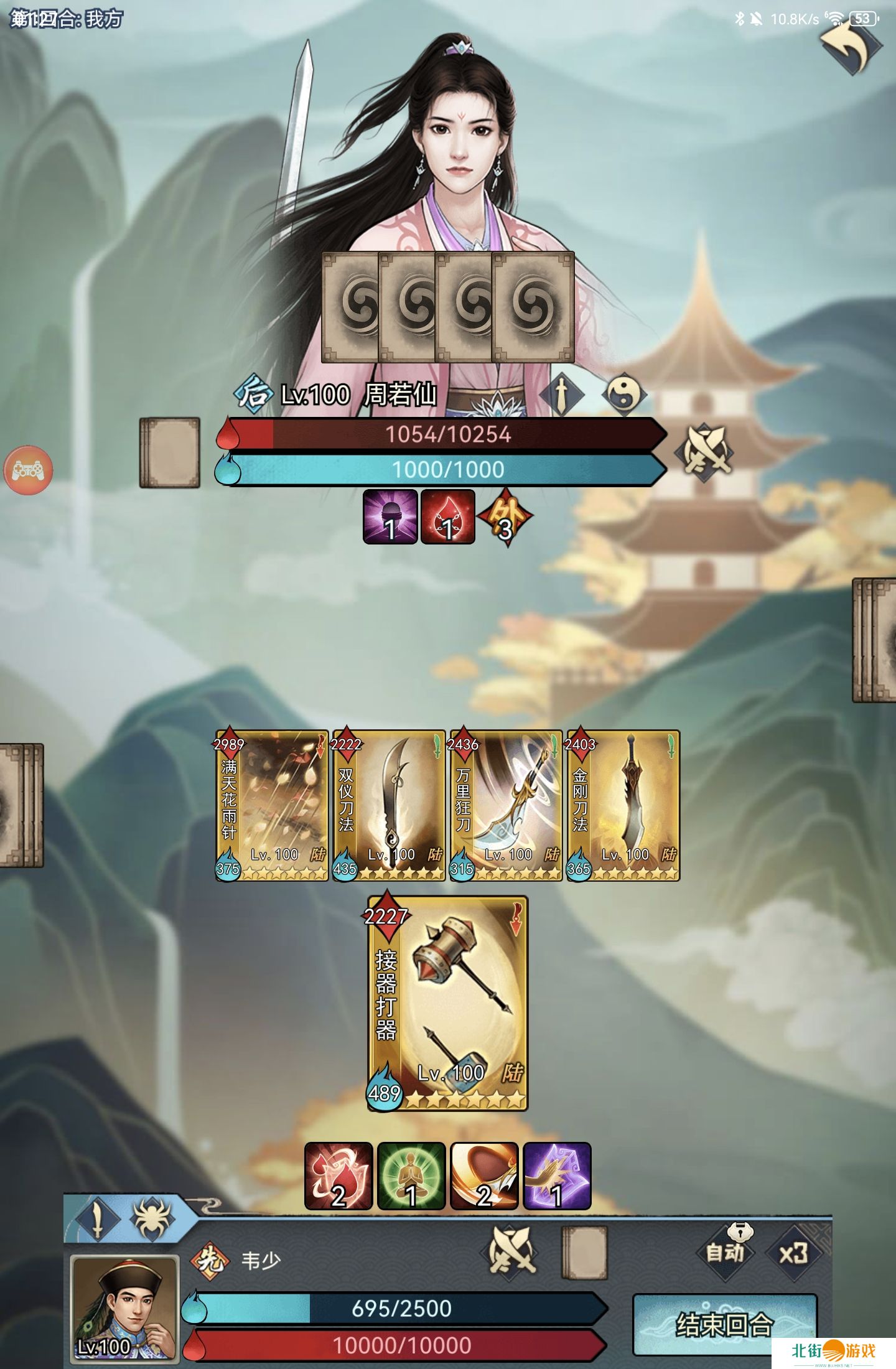Inspect enemy's purple fist status icon
The image size is (896, 1369).
[390, 516]
